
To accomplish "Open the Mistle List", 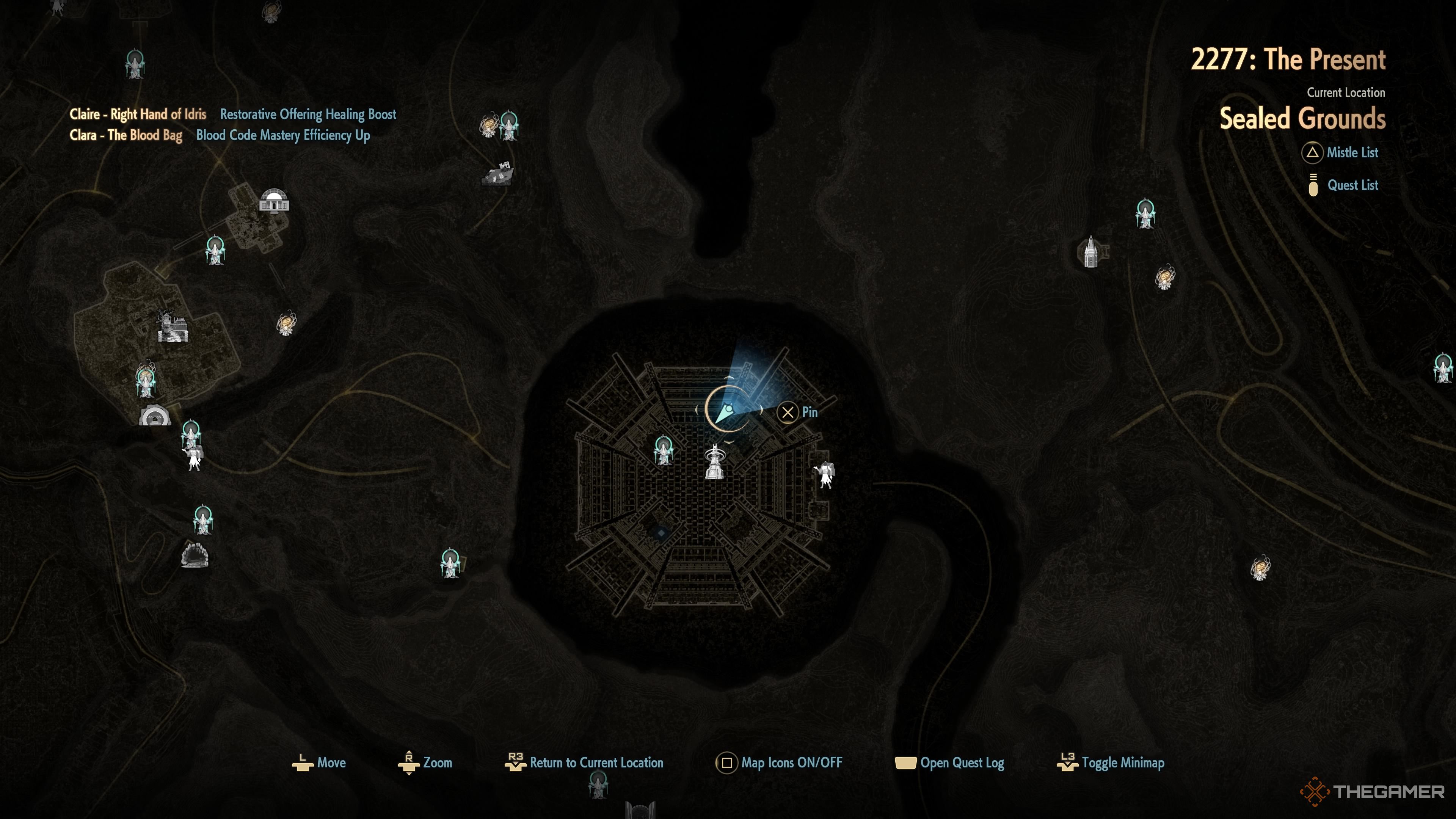I will pyautogui.click(x=1341, y=152).
